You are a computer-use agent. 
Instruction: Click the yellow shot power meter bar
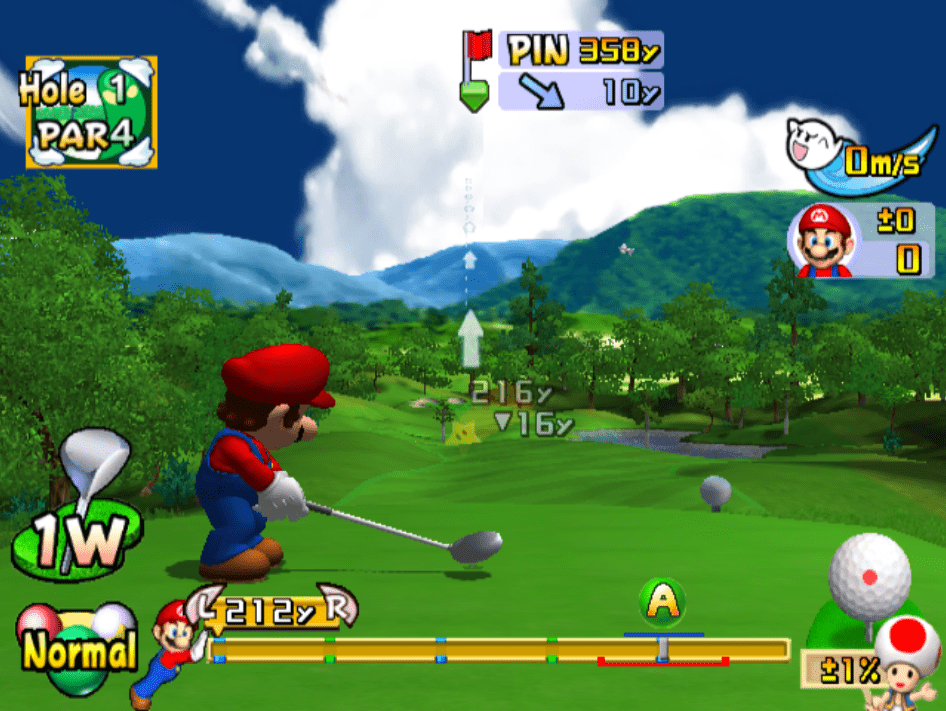pos(500,651)
